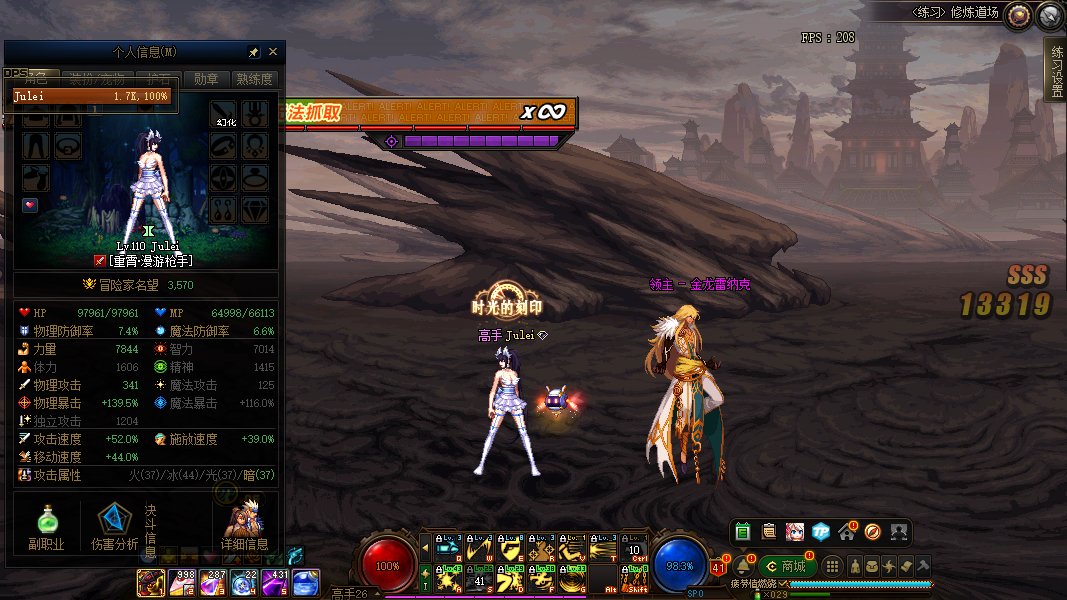Image resolution: width=1067 pixels, height=600 pixels.
Task: Click the hammer icon in bottom menu
Action: pos(922,566)
